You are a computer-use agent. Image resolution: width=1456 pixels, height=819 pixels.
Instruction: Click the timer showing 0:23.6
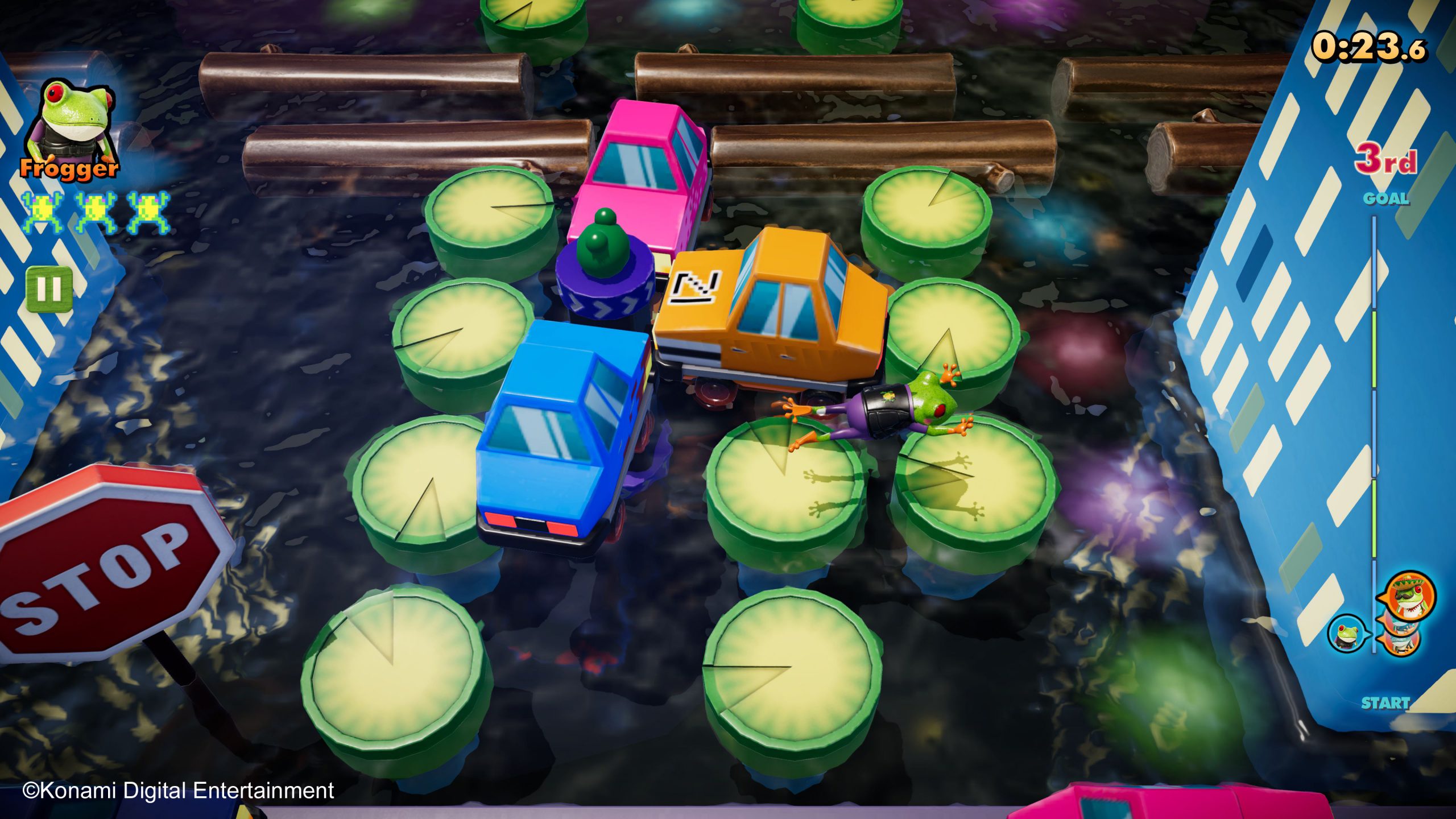(1371, 48)
